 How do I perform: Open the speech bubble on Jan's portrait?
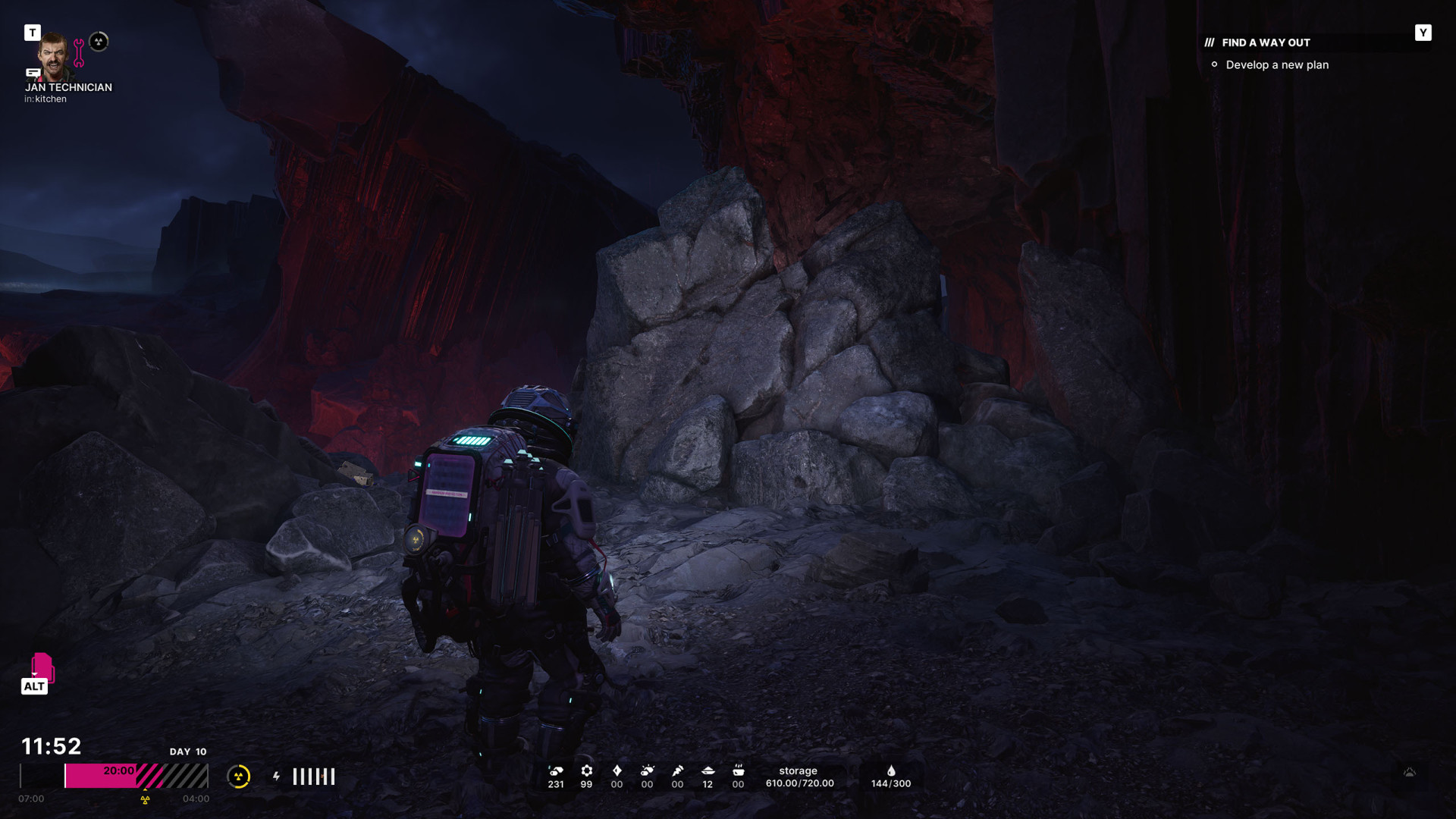click(x=33, y=73)
